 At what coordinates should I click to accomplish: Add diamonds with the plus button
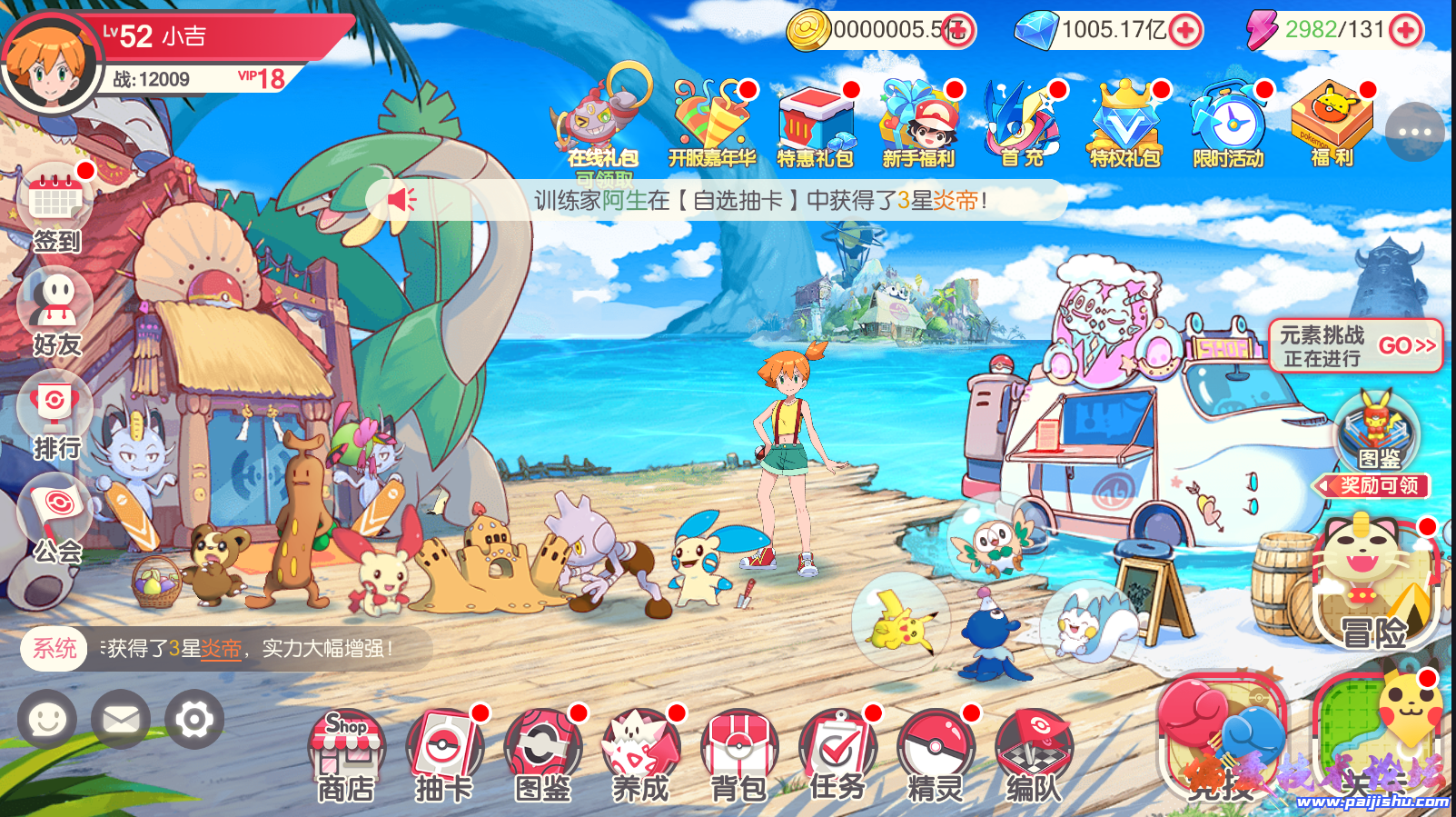click(x=1185, y=30)
